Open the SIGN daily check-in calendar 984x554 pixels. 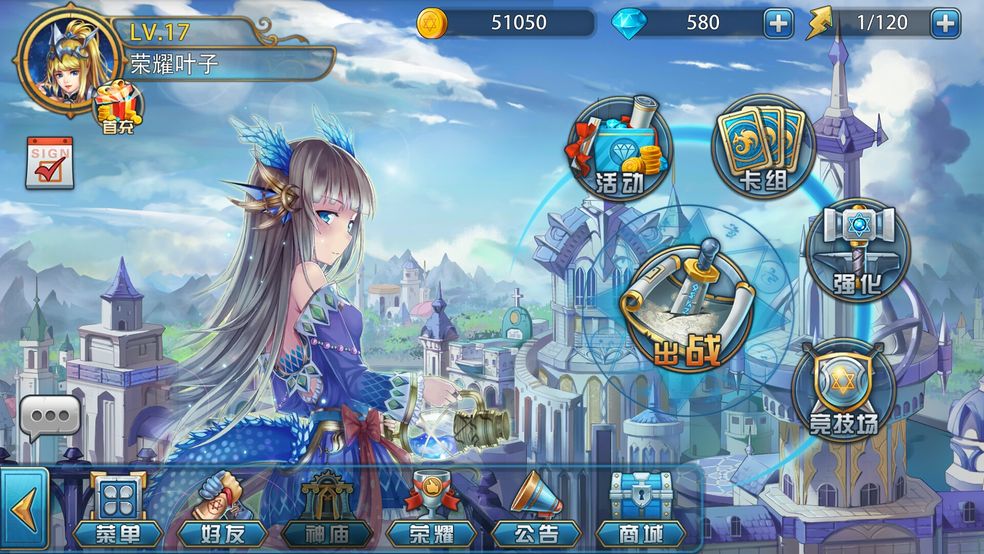point(49,164)
